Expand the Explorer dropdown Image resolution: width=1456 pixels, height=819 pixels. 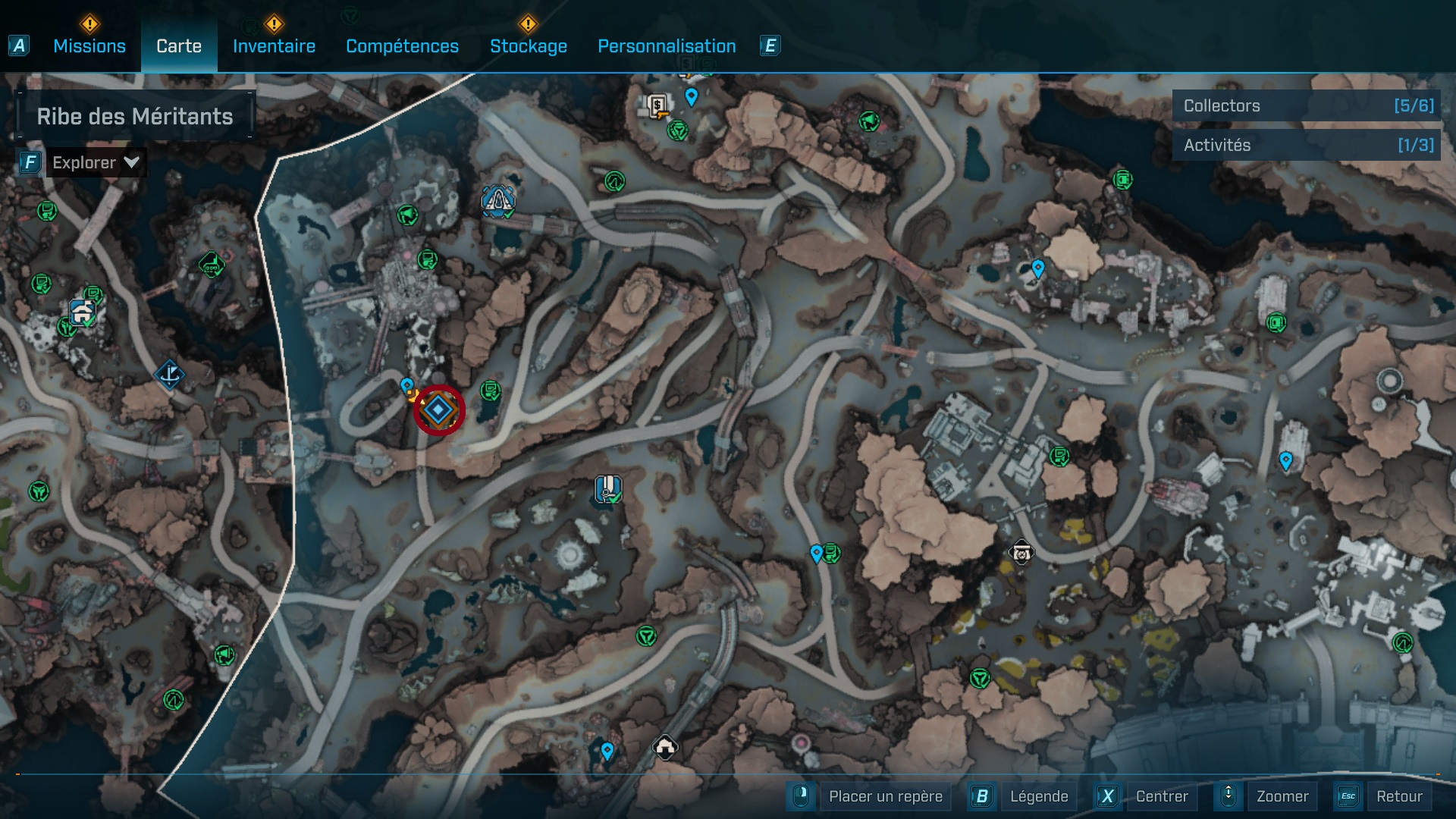[95, 162]
